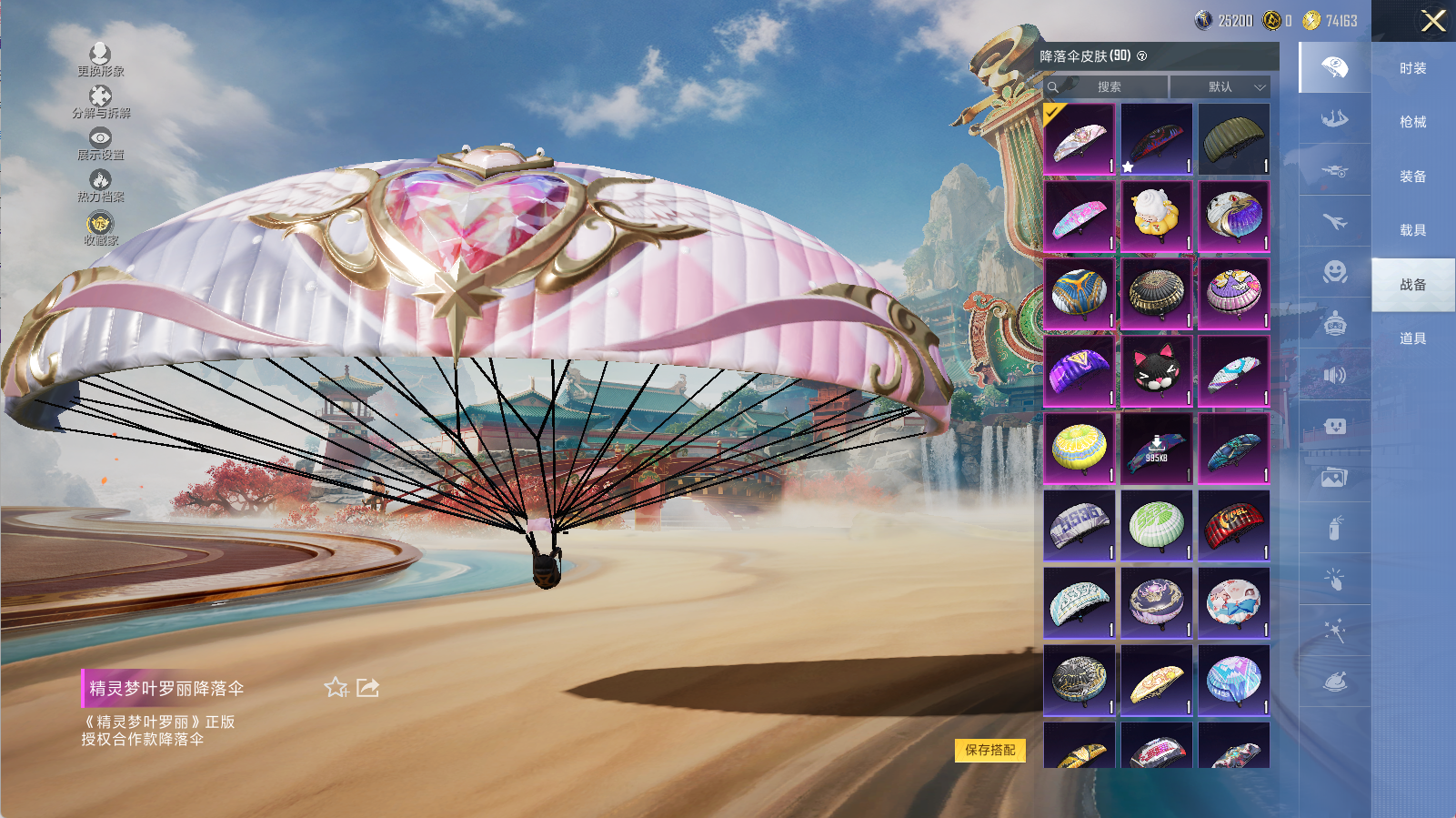Select the olive green parachute skin
This screenshot has width=1456, height=818.
(x=1233, y=139)
